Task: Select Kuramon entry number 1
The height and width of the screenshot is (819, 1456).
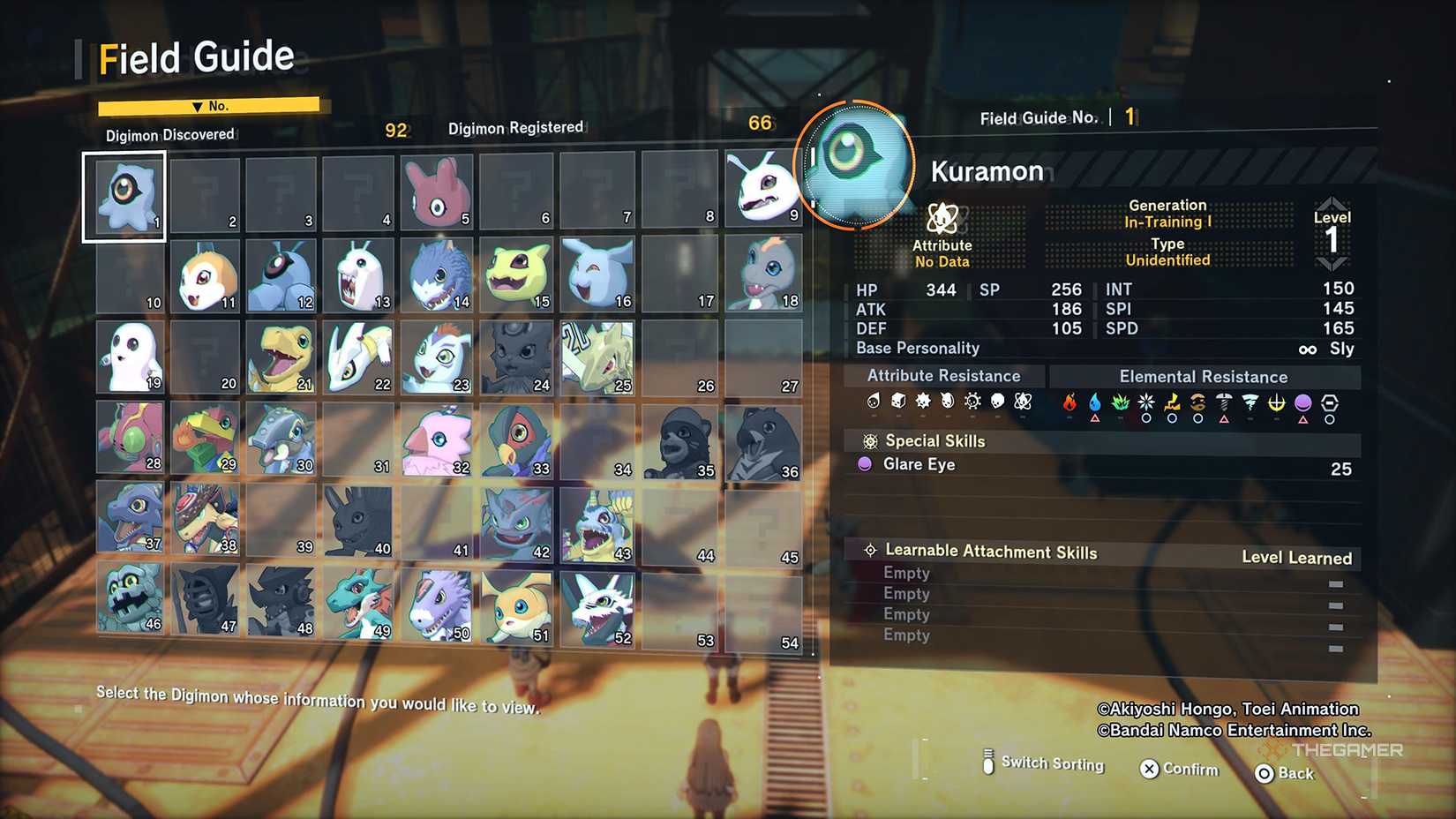Action: [x=124, y=196]
